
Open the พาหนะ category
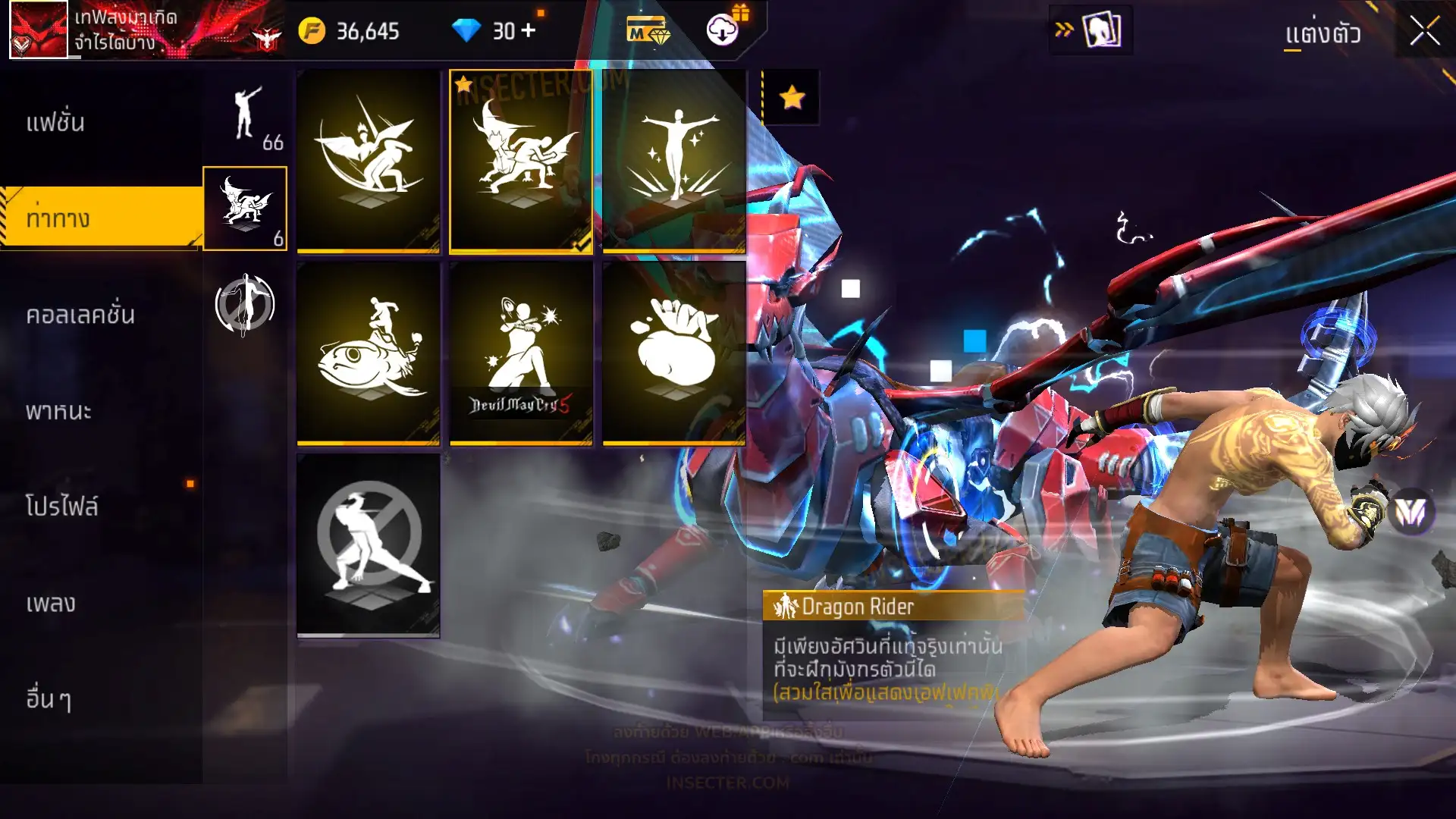(58, 411)
